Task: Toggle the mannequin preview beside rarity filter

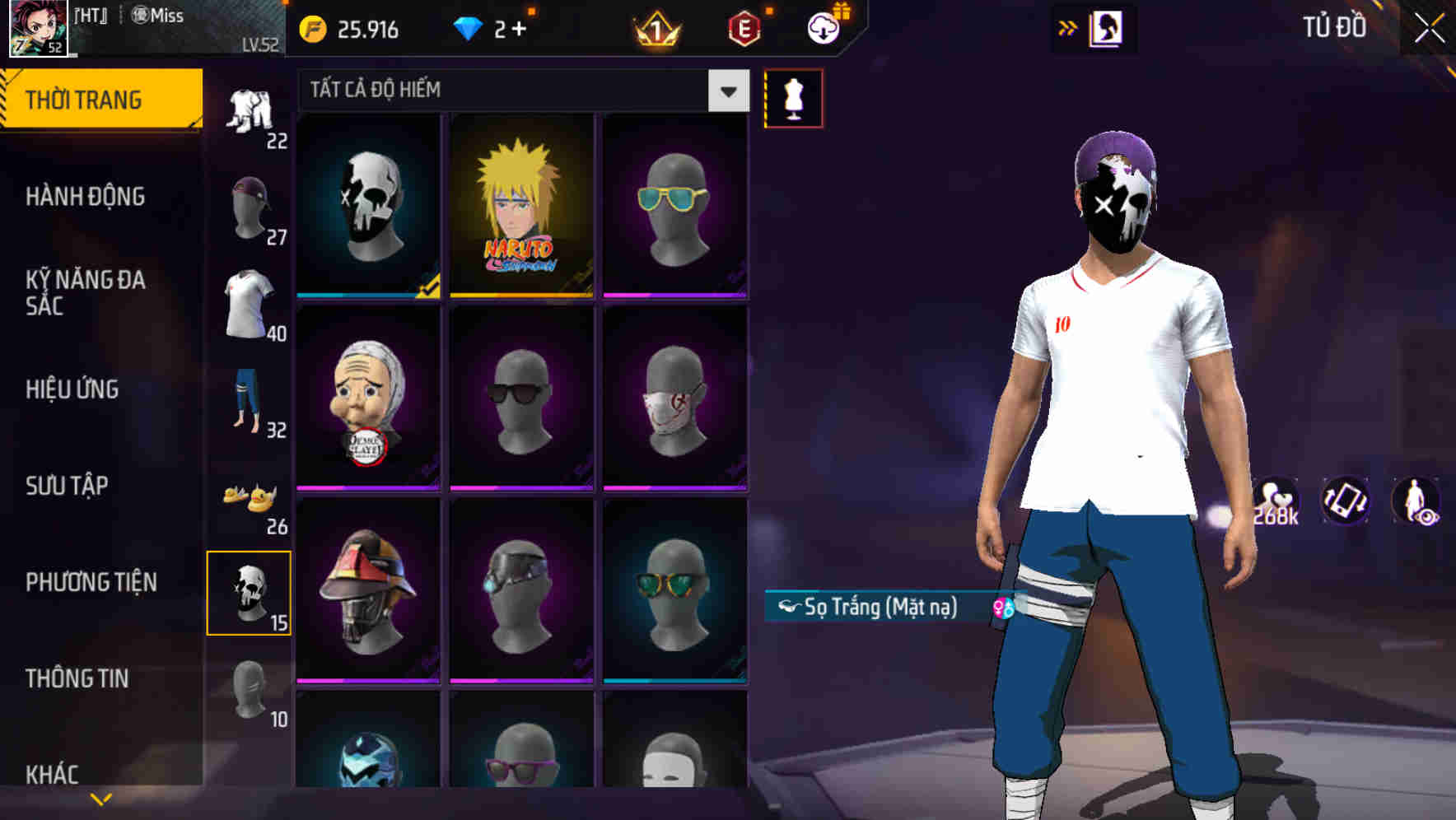Action: [x=793, y=97]
